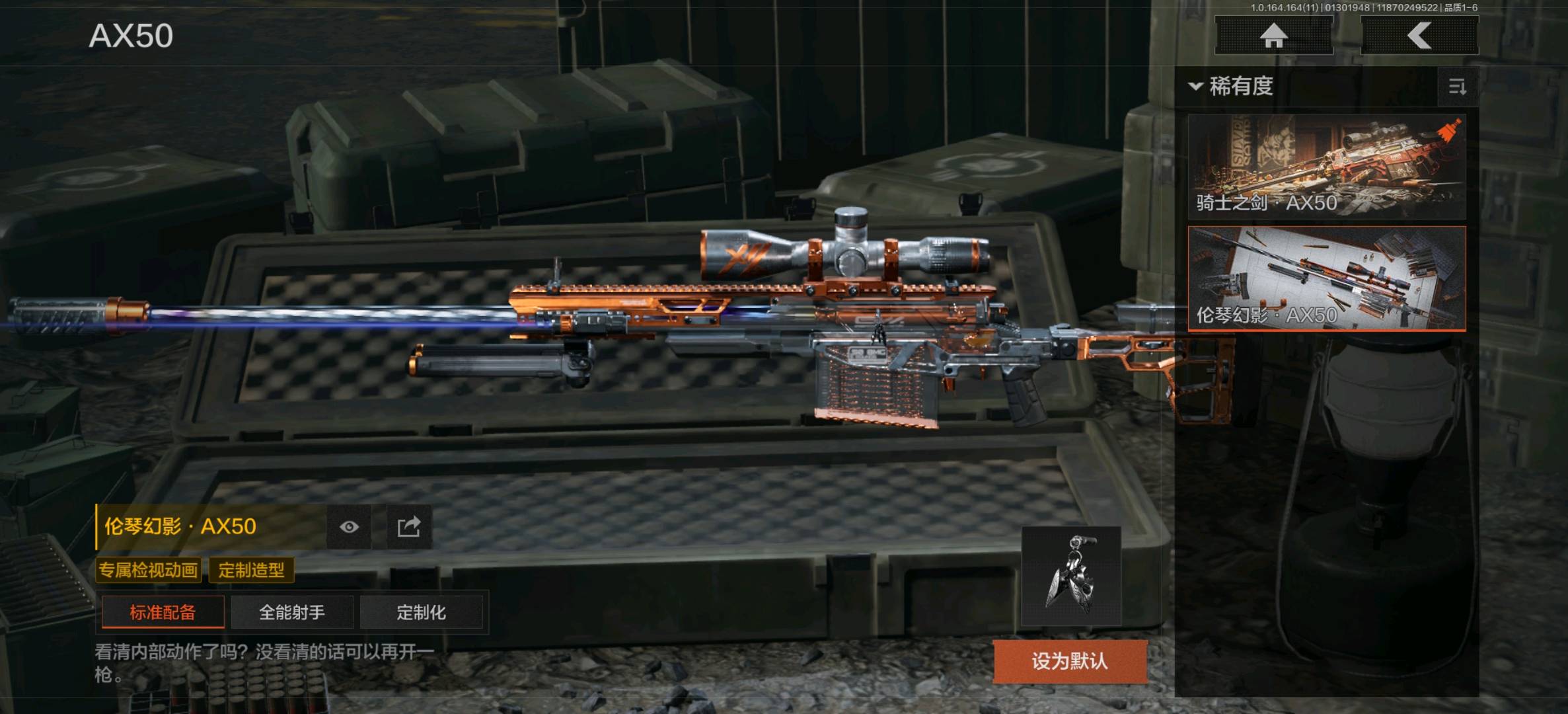This screenshot has width=1568, height=714.
Task: Click the 定制造型 tag
Action: point(252,570)
